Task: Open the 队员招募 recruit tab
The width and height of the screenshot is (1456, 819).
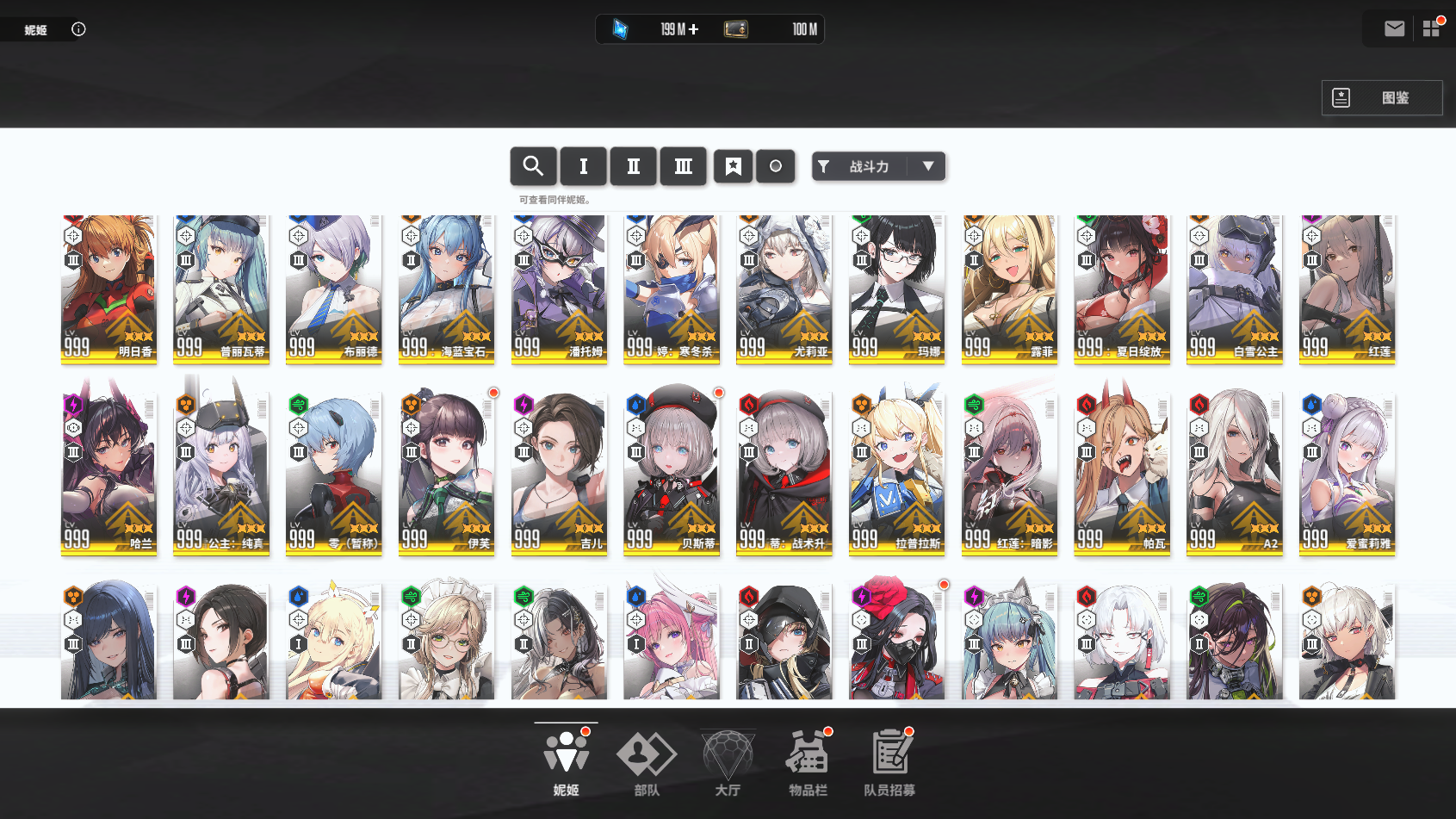Action: 889,762
